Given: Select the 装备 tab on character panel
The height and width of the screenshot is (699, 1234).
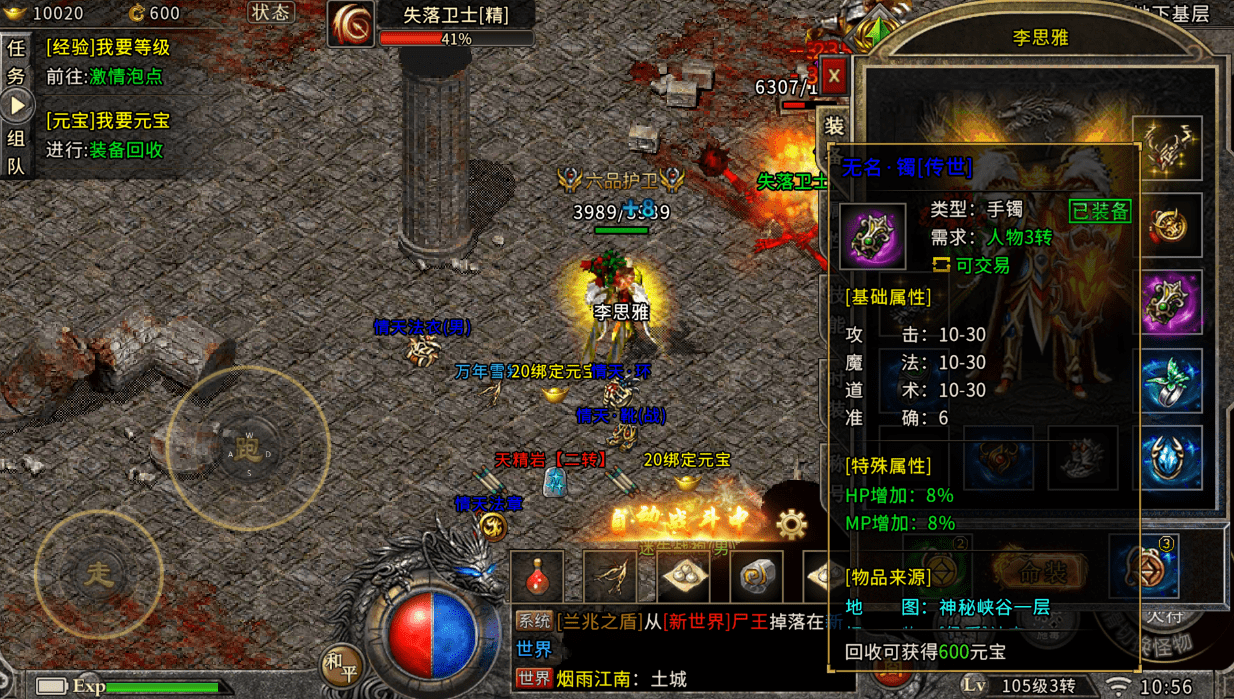Looking at the screenshot, I should click(x=834, y=127).
